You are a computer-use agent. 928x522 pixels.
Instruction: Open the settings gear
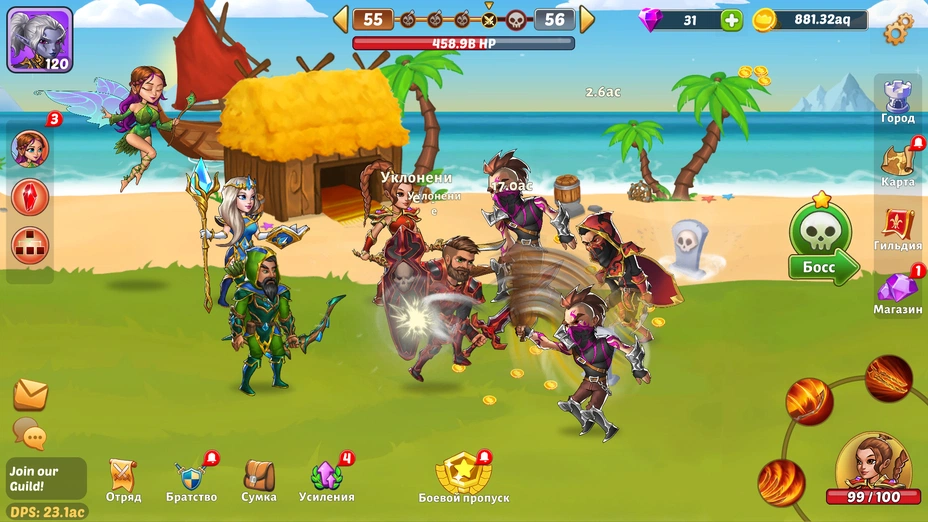(898, 27)
